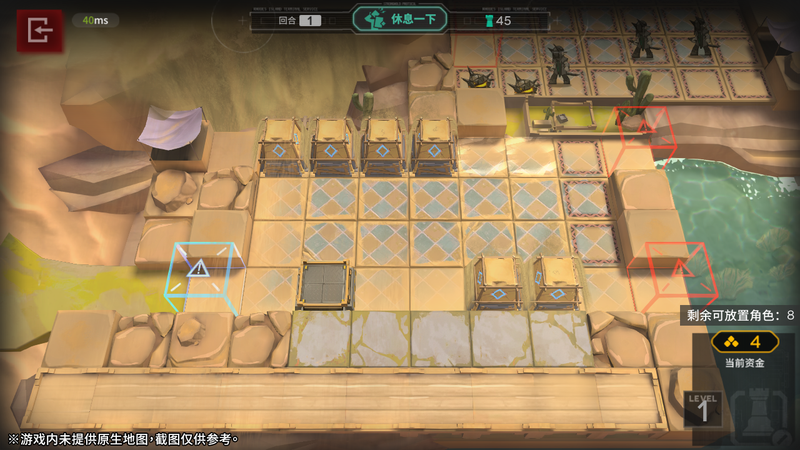Tap the 休息一下 button
800x450 pixels.
[x=399, y=20]
